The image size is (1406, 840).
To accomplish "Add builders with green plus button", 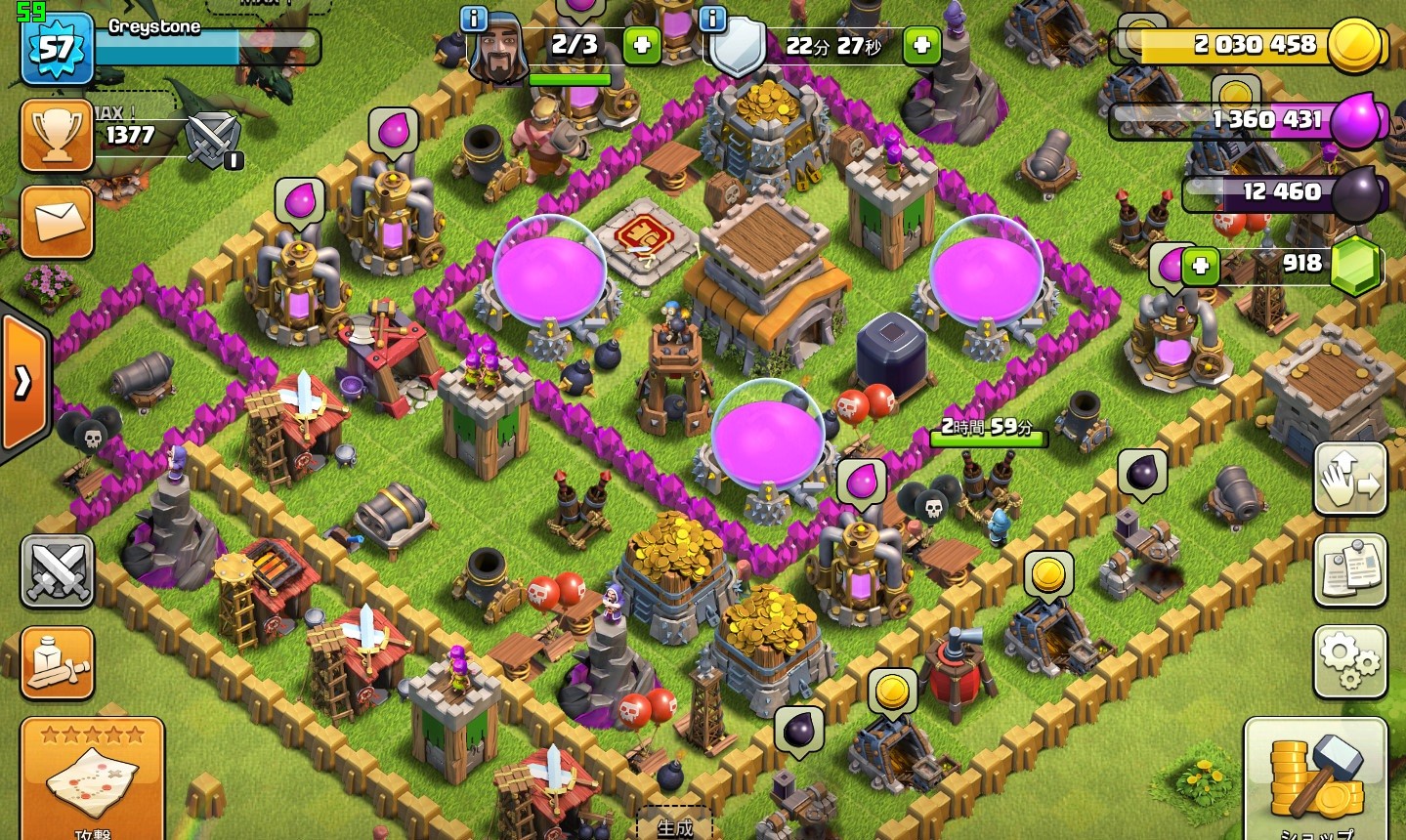I will click(642, 45).
